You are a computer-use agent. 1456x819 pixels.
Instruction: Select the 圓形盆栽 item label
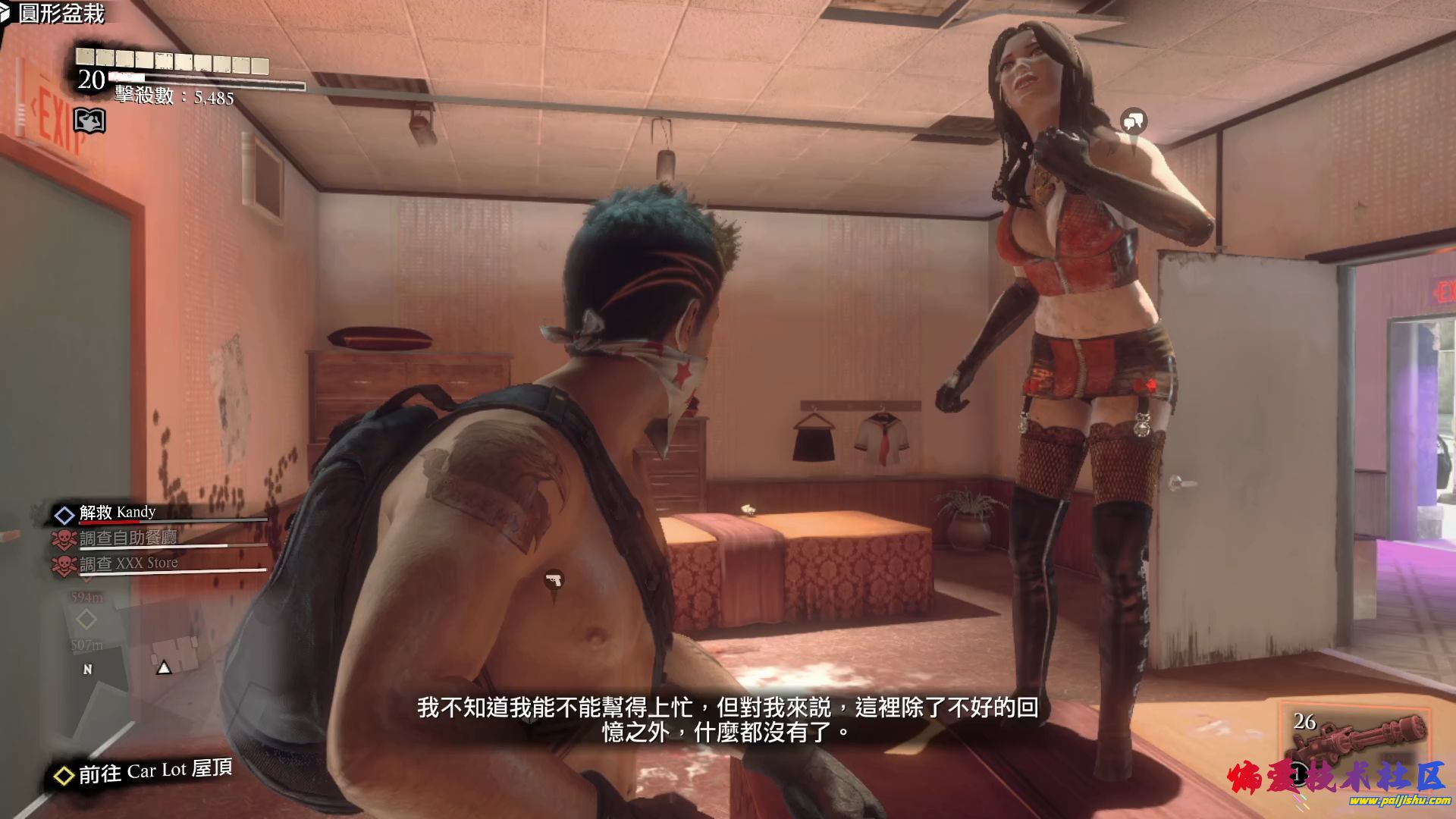(61, 14)
